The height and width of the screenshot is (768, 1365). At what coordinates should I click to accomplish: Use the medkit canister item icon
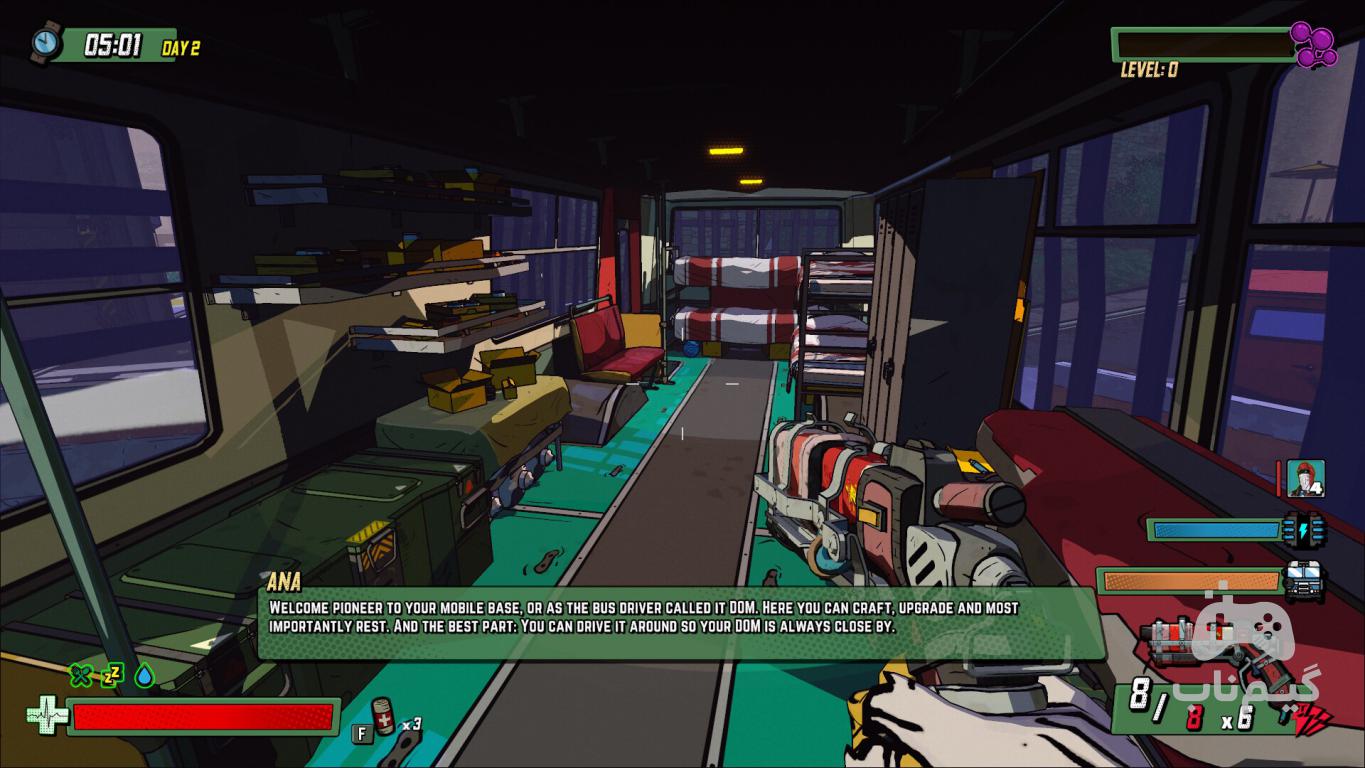coord(384,716)
